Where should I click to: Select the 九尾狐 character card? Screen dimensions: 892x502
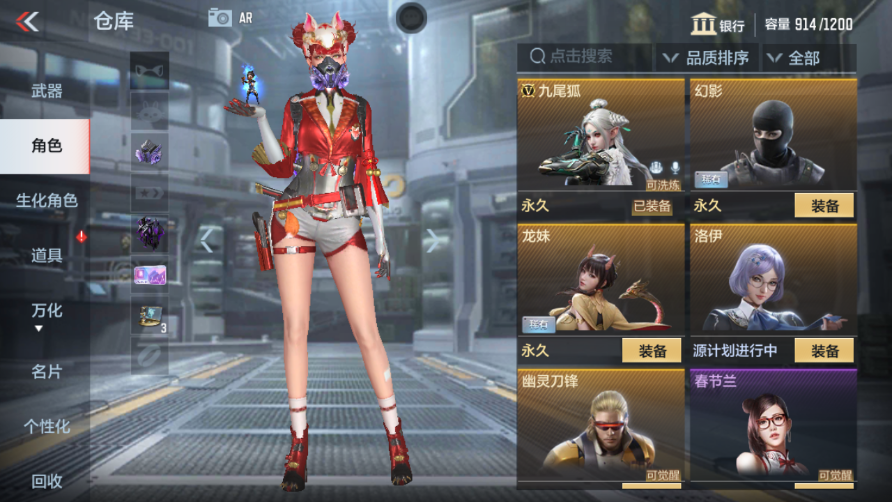tap(600, 135)
